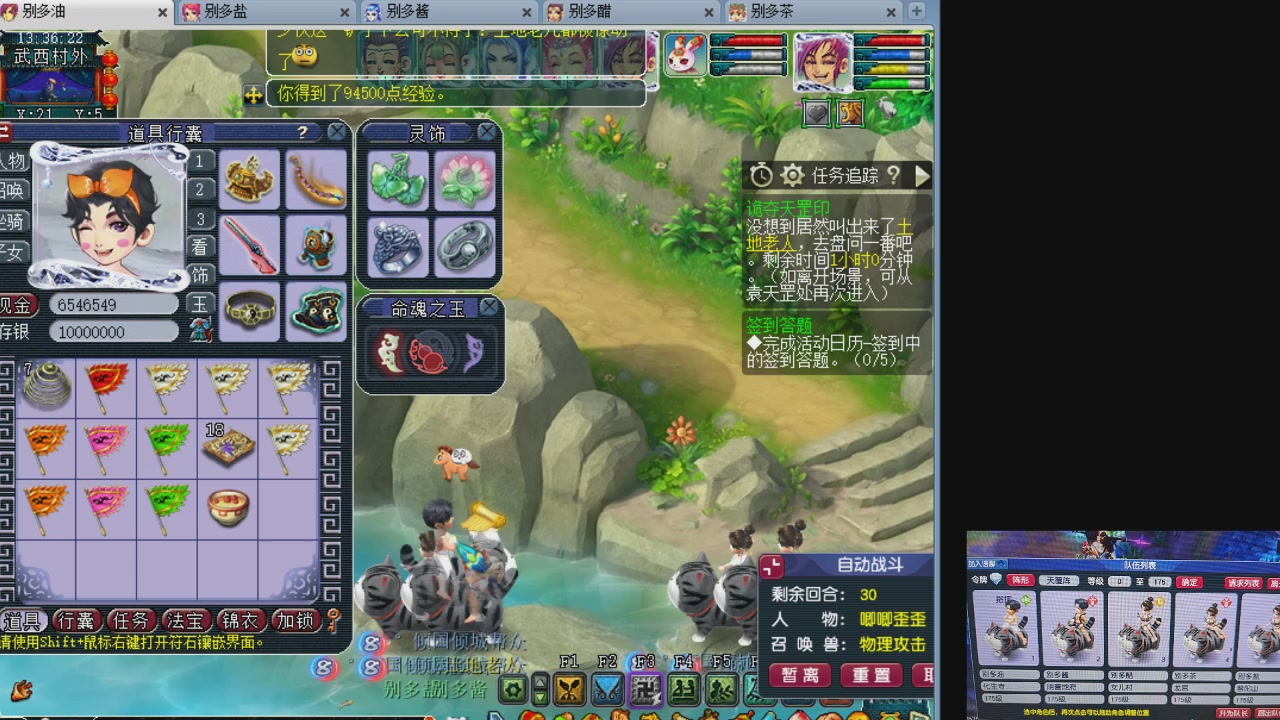Click the clock icon on the 任务追踪 panel

762,174
